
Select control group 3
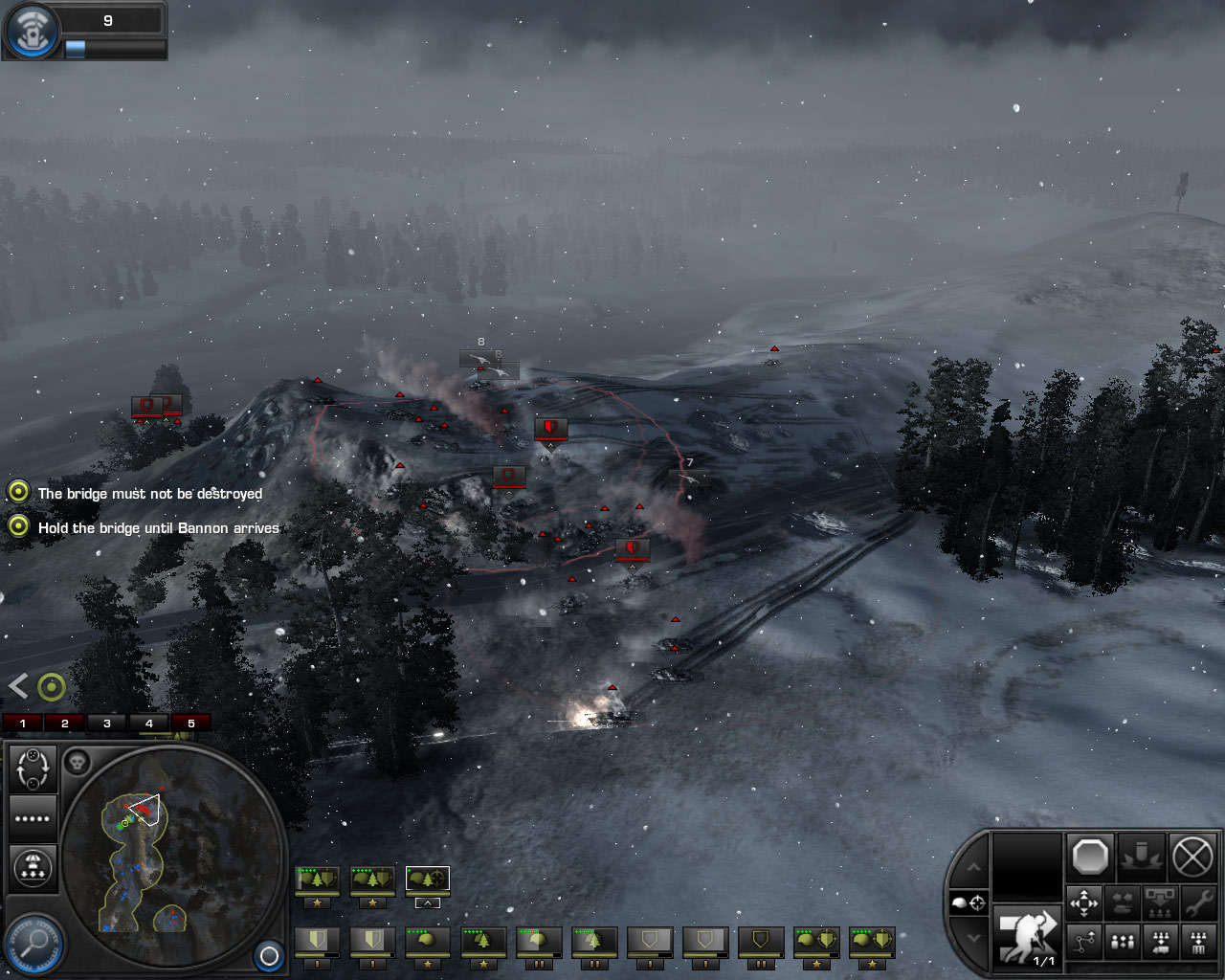click(x=107, y=723)
